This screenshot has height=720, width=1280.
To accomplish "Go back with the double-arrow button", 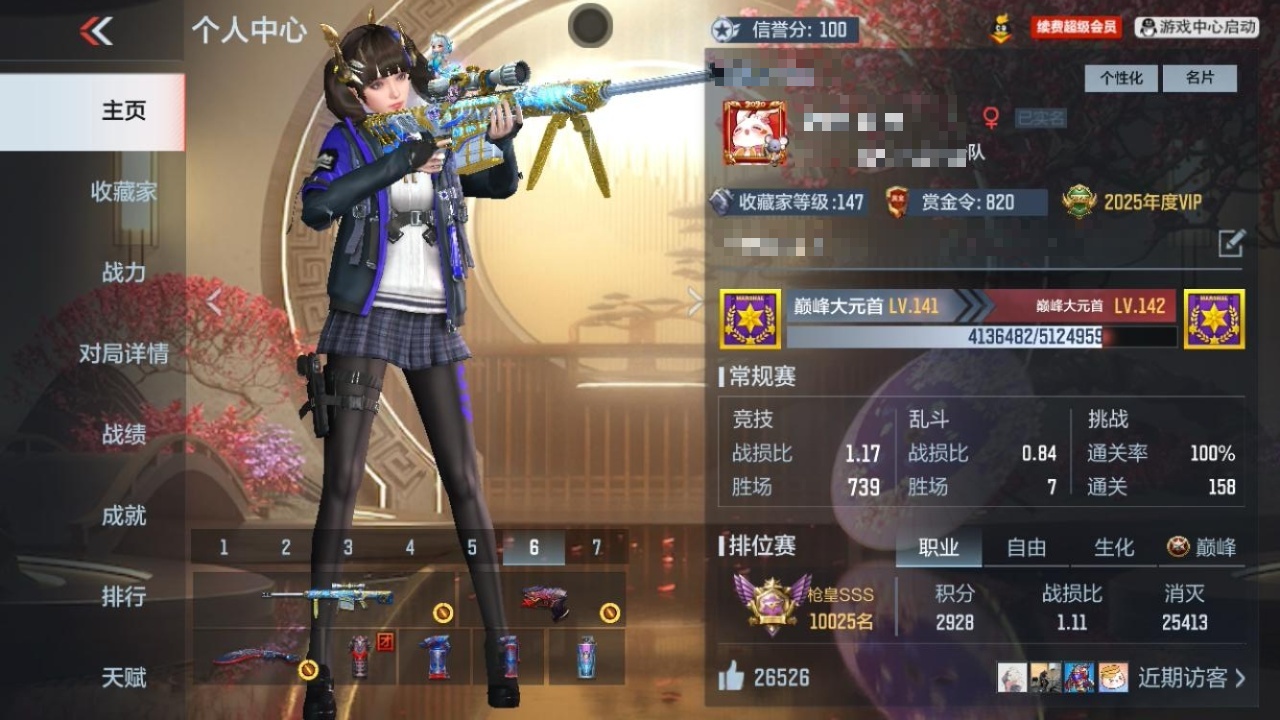I will point(96,32).
